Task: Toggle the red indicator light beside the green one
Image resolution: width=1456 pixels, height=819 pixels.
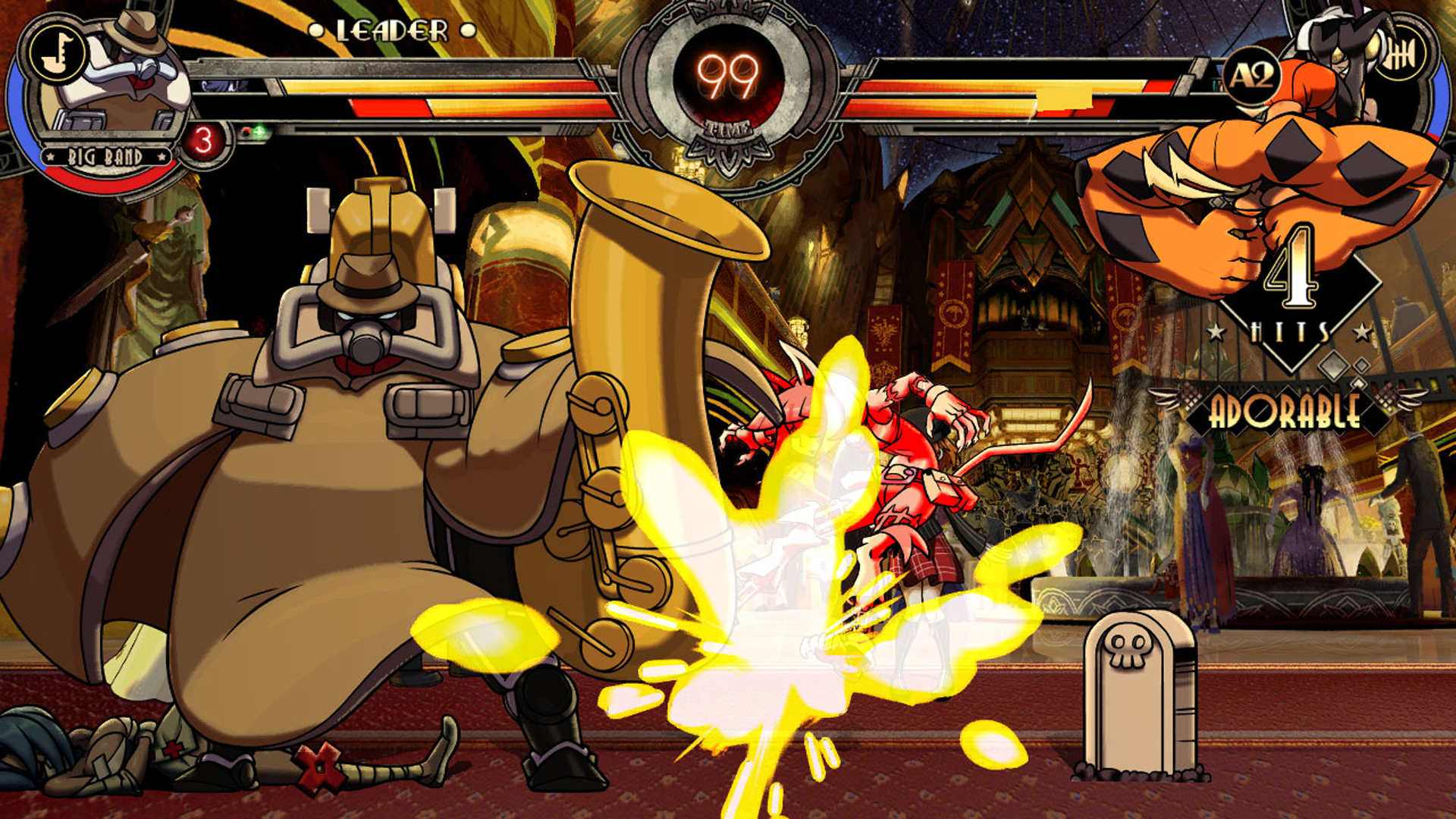Action: pos(246,130)
